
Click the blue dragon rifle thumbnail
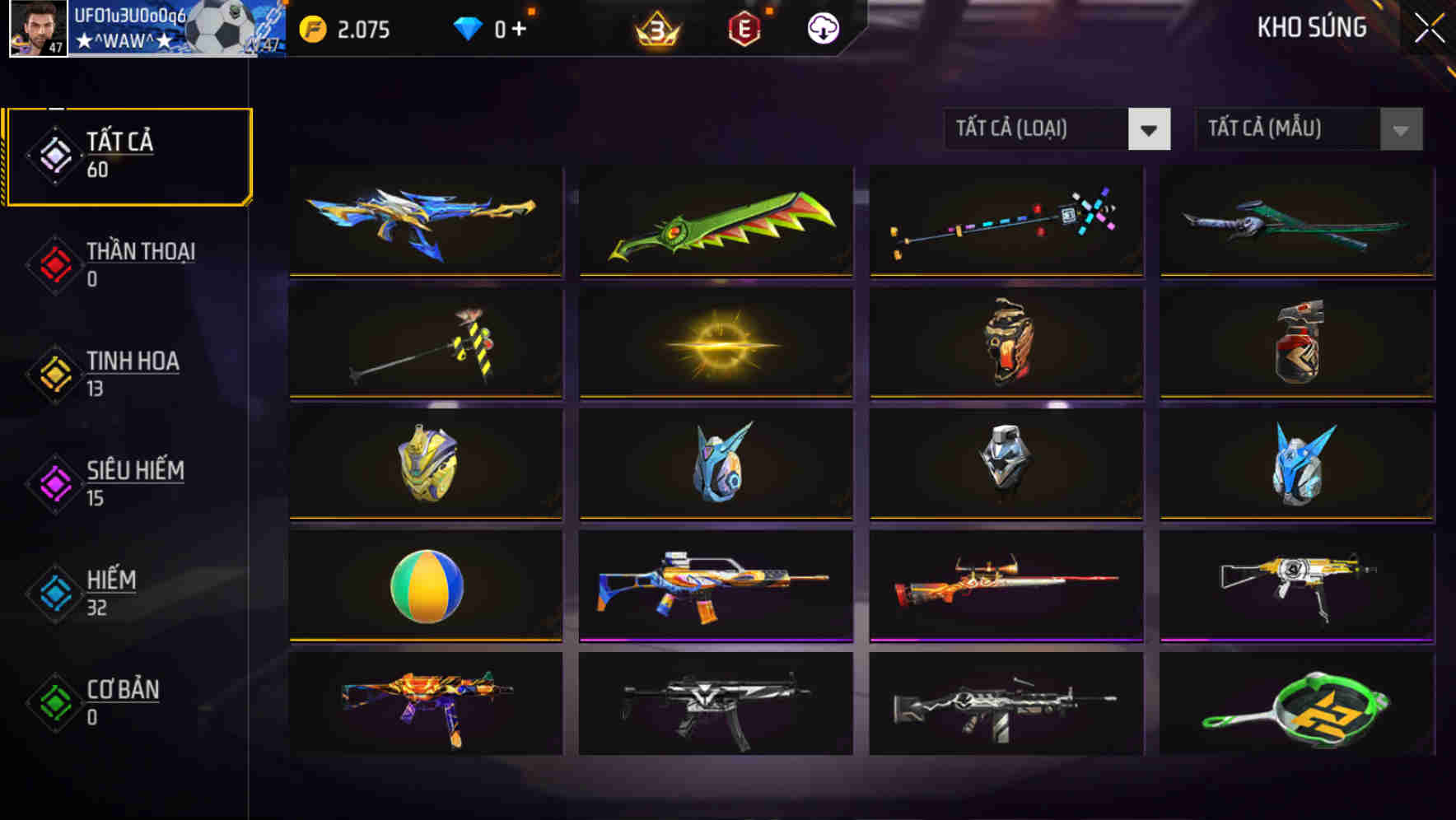[x=425, y=222]
